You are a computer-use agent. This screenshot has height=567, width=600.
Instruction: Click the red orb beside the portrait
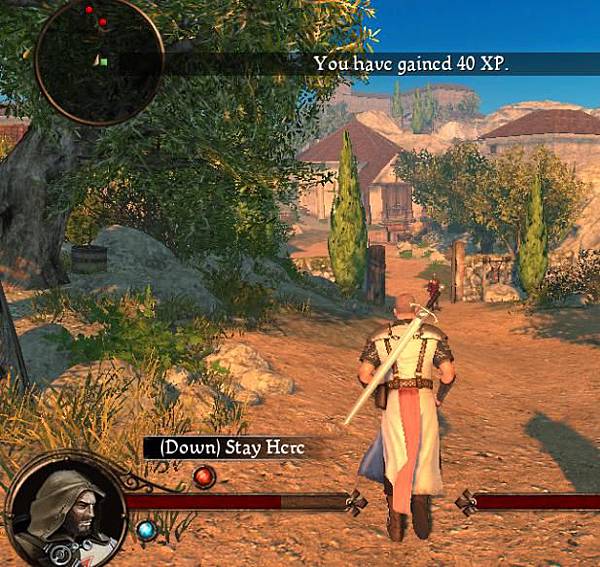click(204, 476)
